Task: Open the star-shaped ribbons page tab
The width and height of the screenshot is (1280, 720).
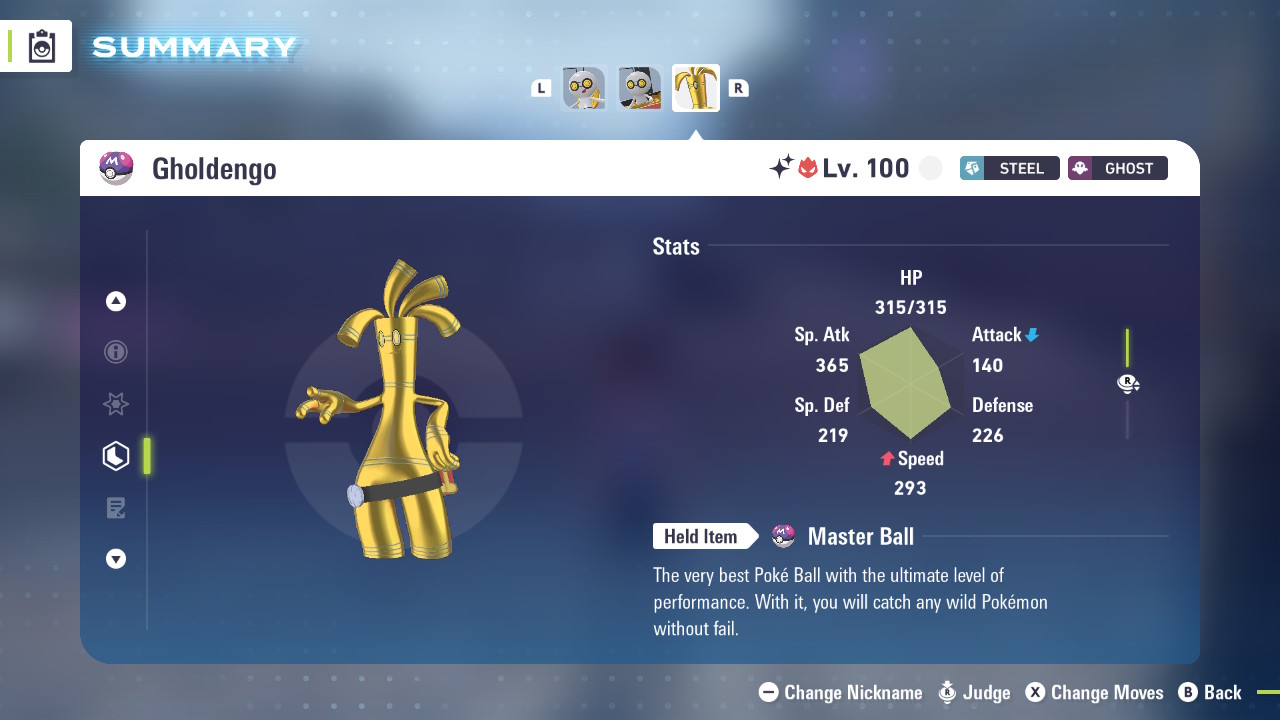Action: pyautogui.click(x=116, y=404)
